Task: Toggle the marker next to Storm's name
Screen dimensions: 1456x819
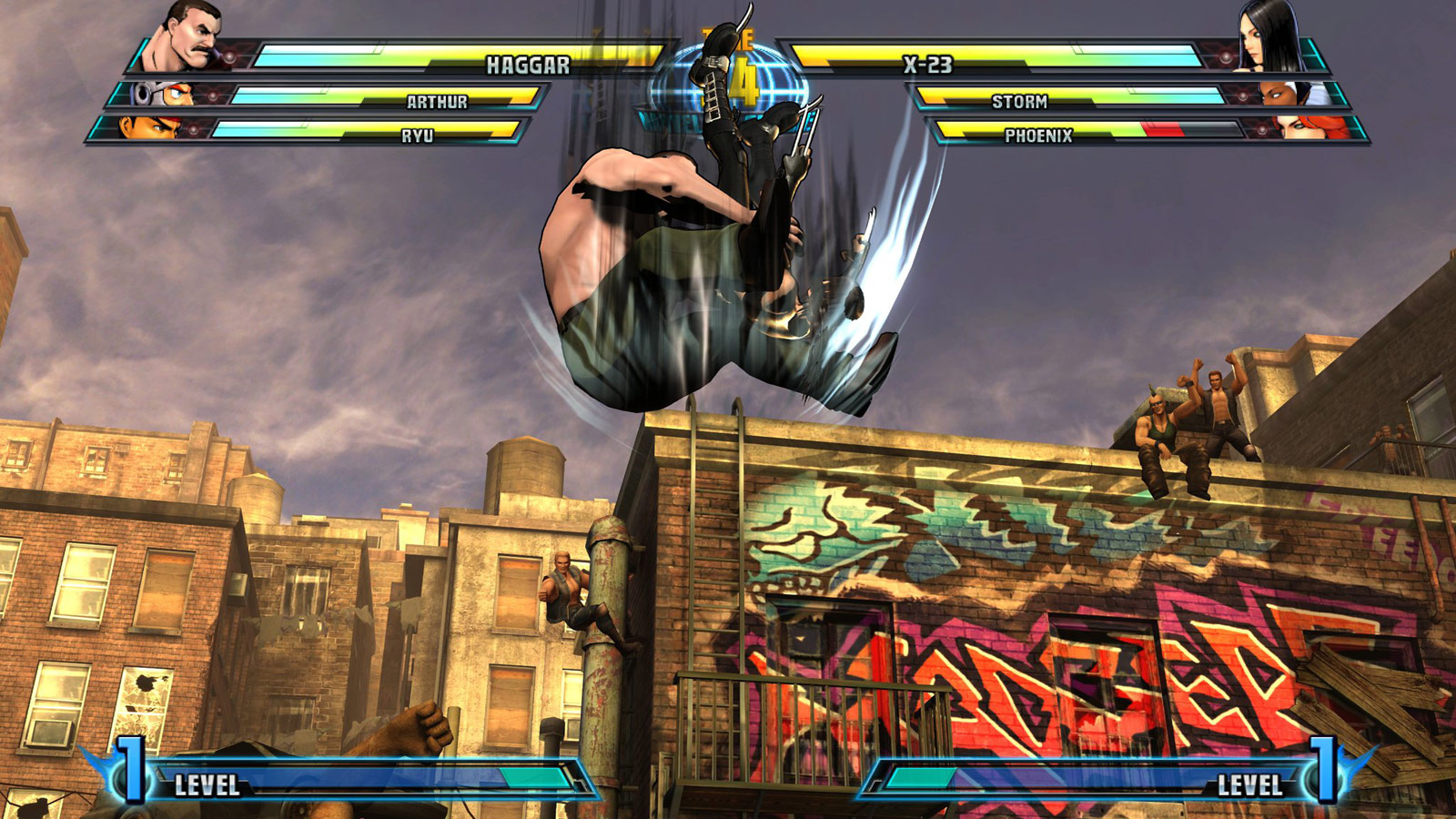Action: [1243, 96]
